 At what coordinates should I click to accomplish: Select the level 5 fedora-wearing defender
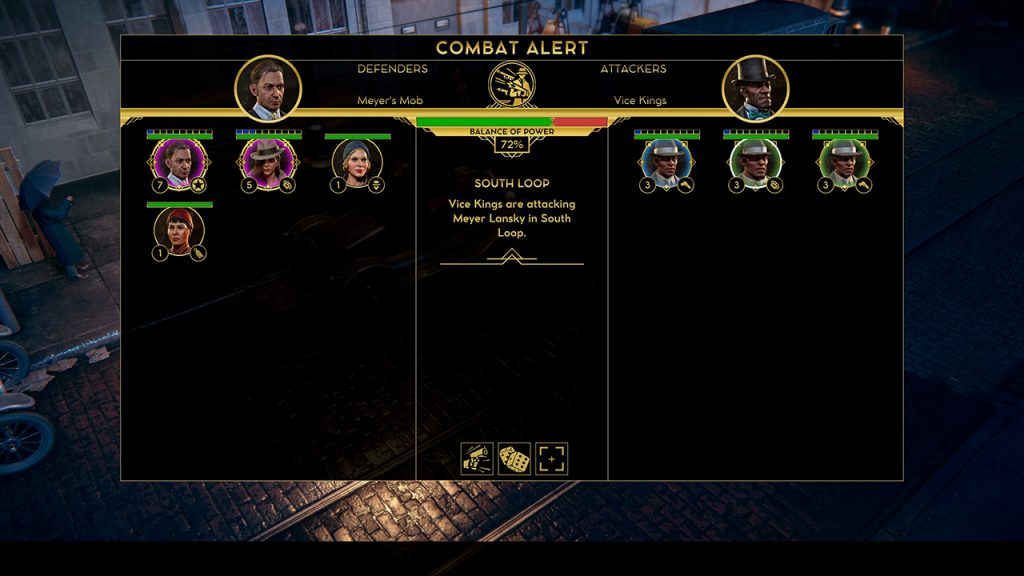point(268,163)
